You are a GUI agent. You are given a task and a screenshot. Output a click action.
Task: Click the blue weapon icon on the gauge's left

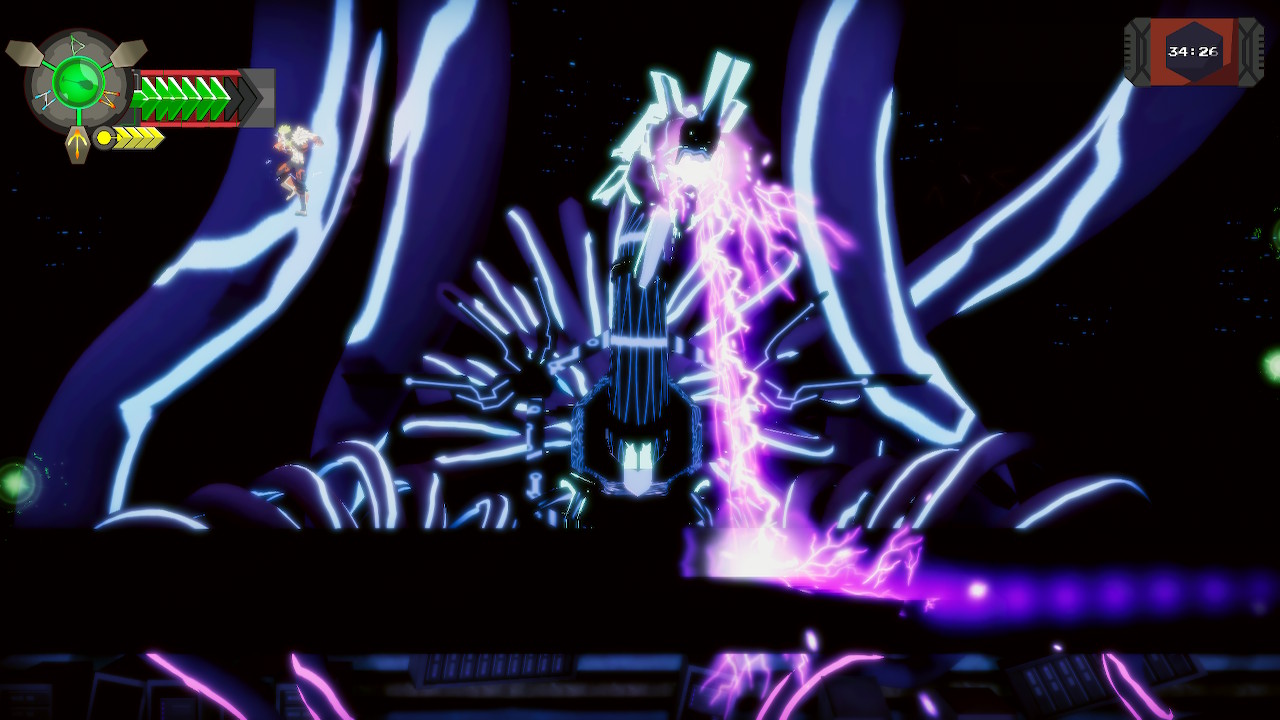44,100
